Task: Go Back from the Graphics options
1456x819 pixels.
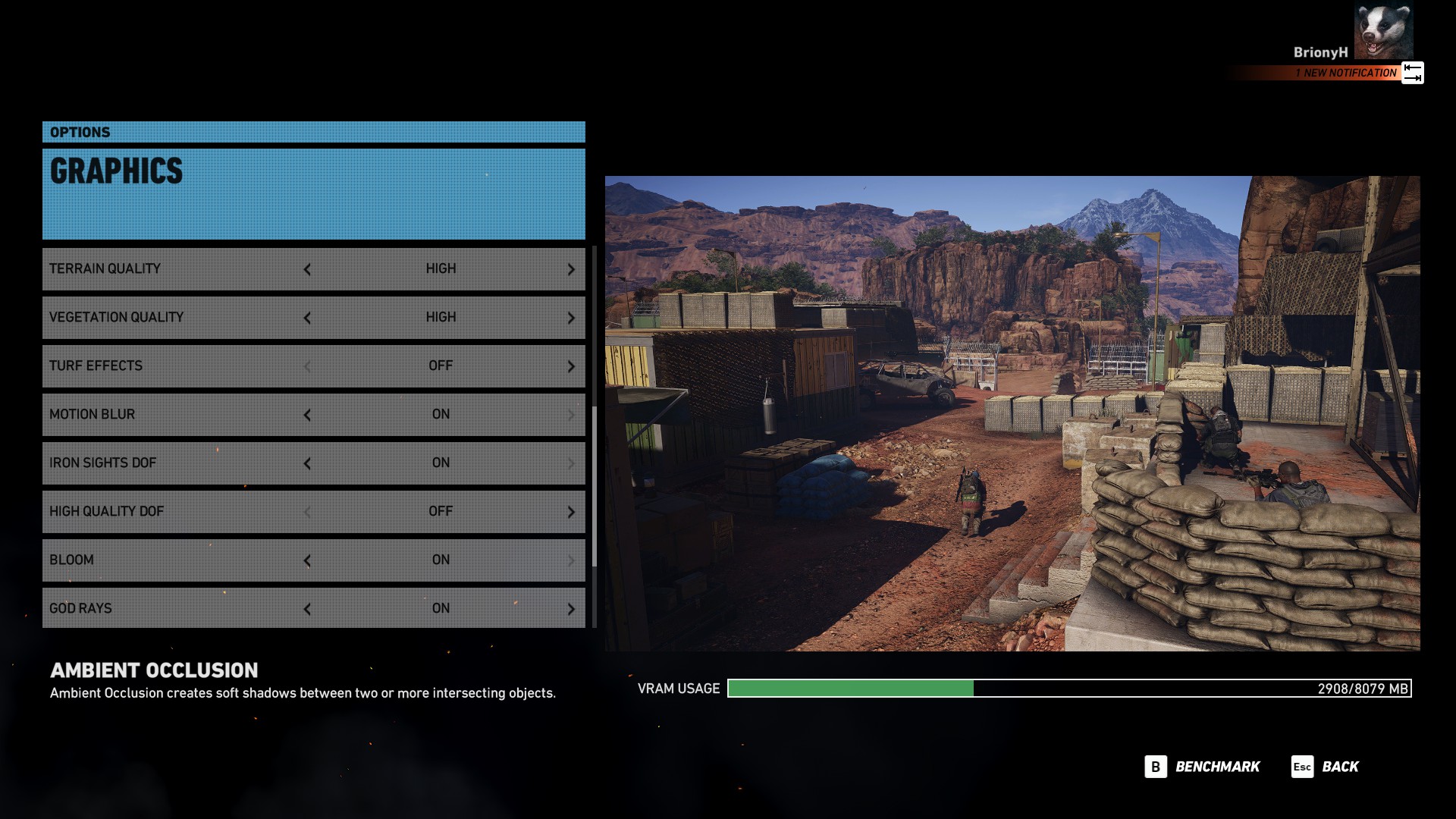Action: (1326, 767)
